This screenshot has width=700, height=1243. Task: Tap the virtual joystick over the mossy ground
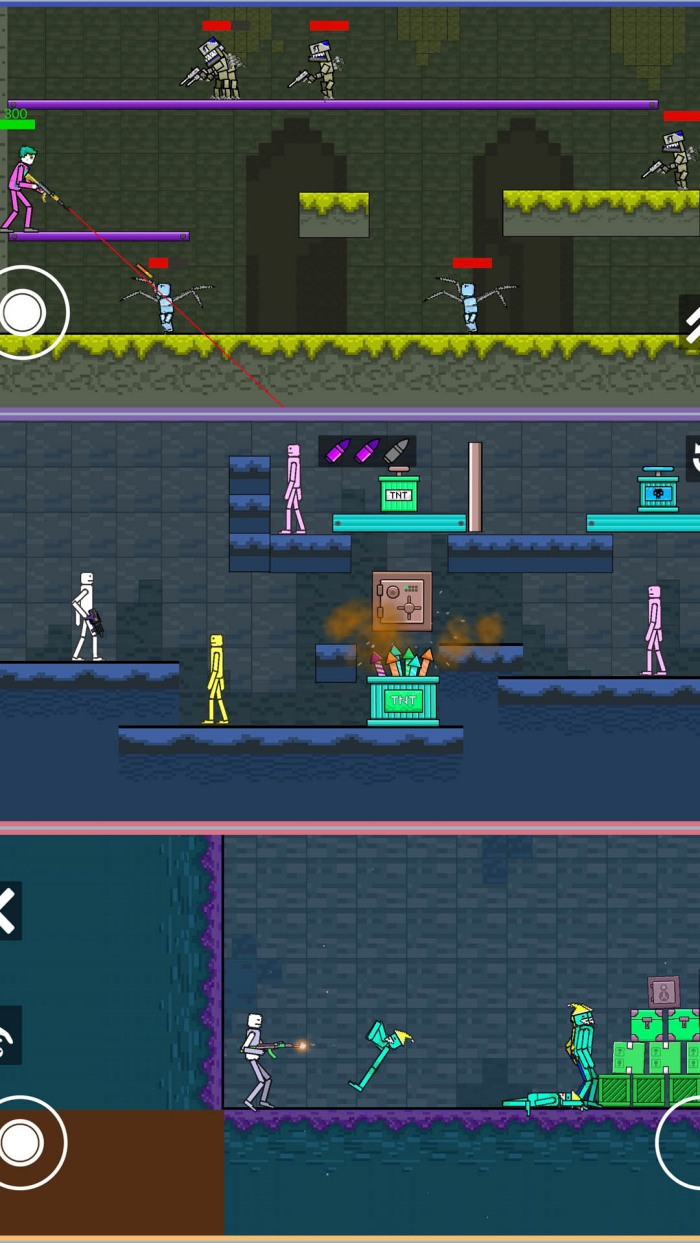[x=24, y=312]
